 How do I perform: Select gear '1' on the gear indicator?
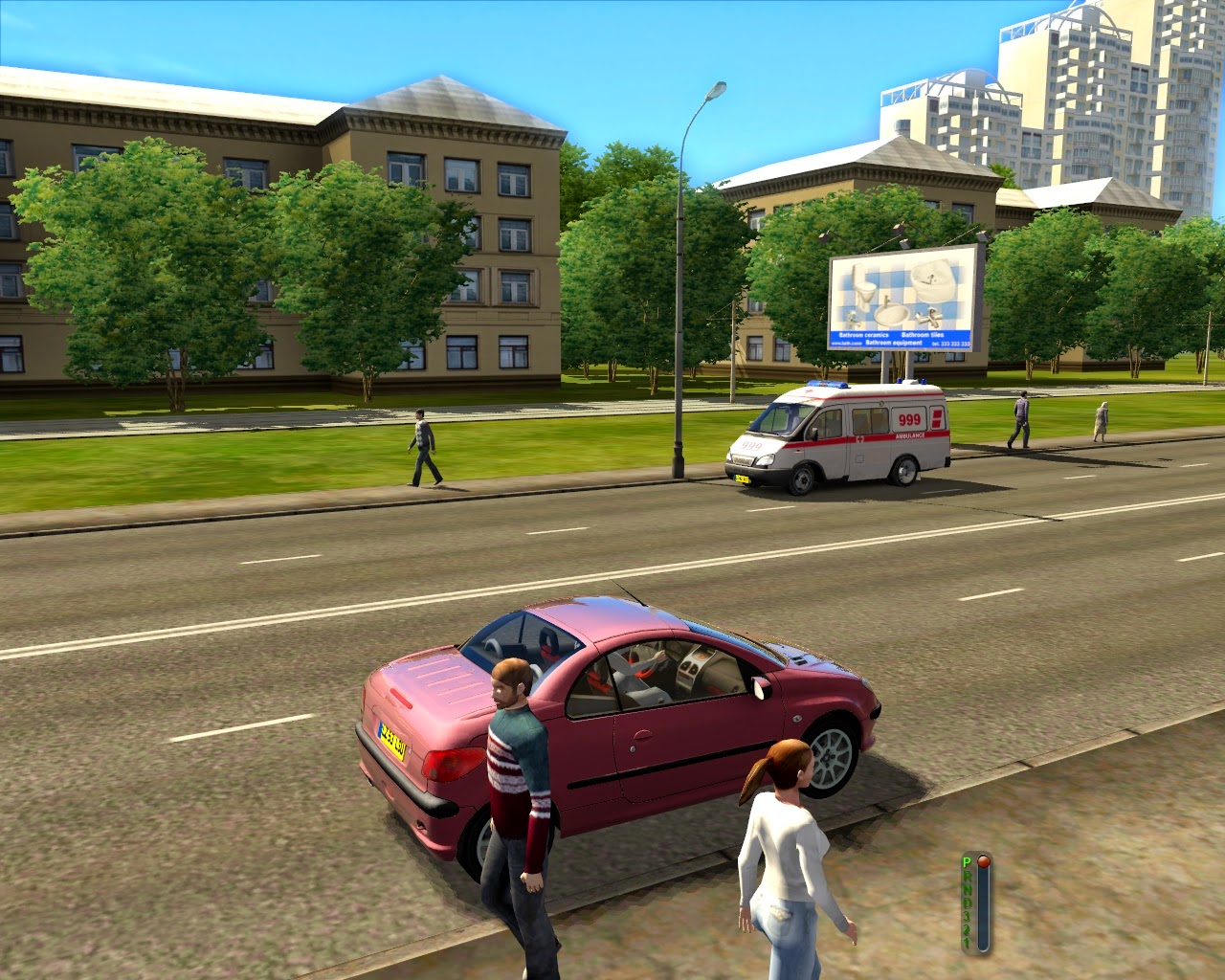click(x=967, y=942)
